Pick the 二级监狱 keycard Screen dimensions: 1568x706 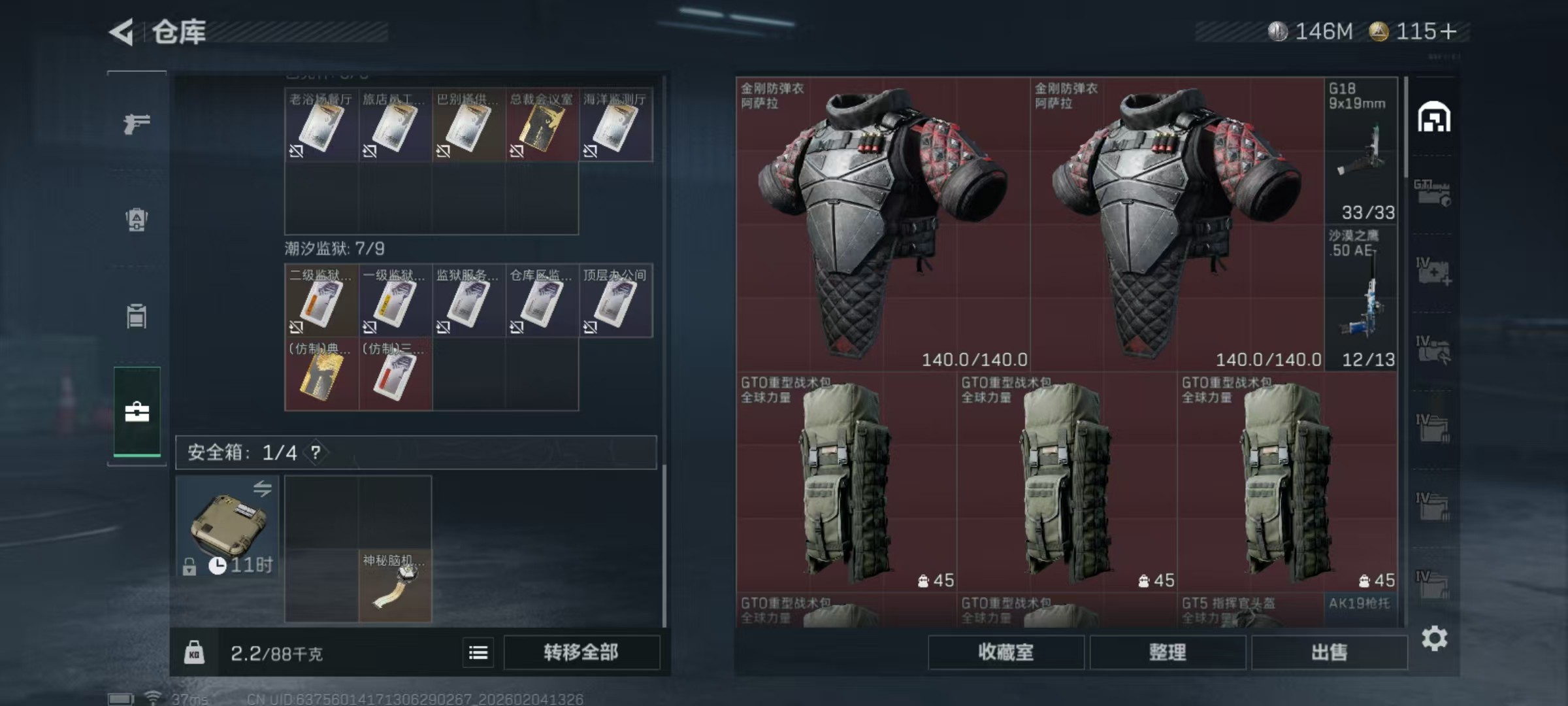tap(321, 301)
